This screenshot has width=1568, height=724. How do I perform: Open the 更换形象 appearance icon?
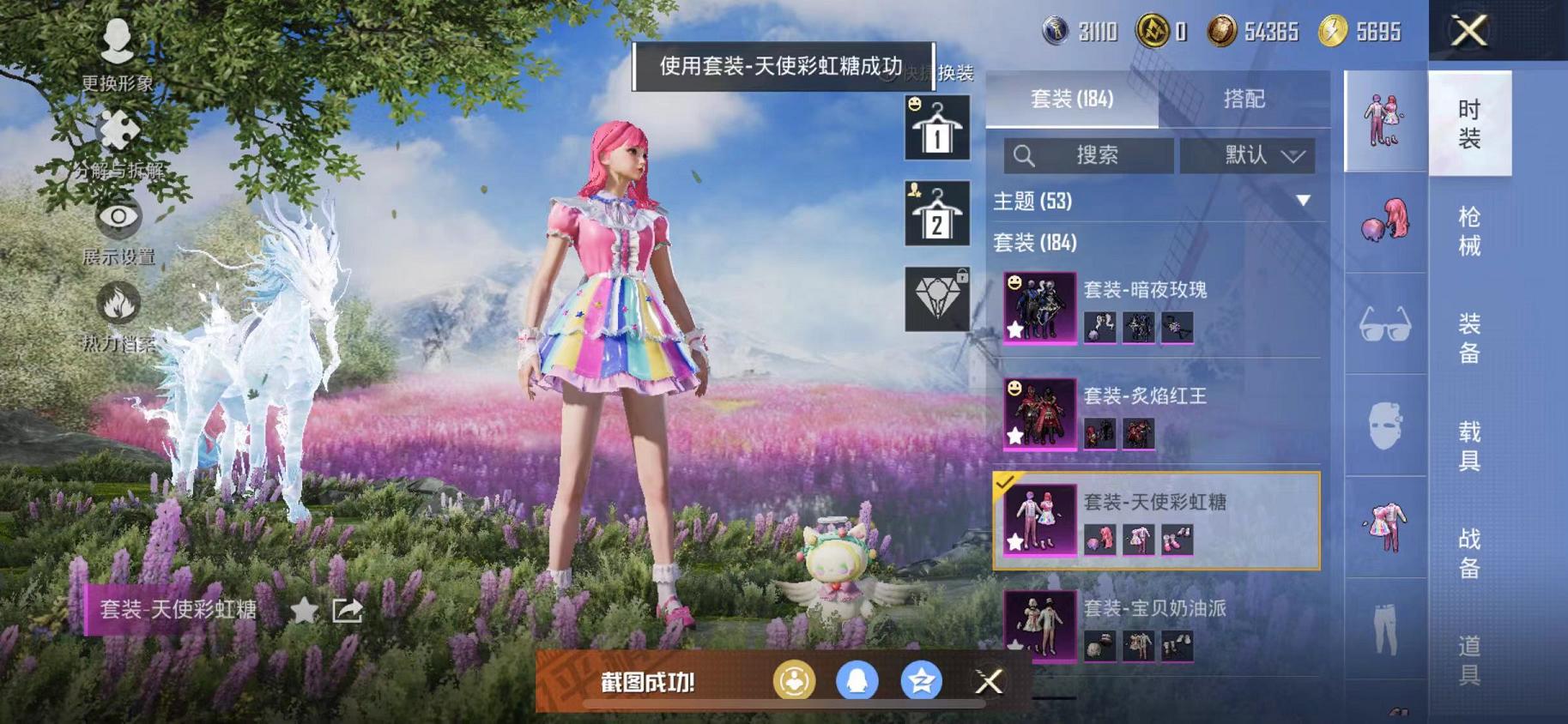118,43
